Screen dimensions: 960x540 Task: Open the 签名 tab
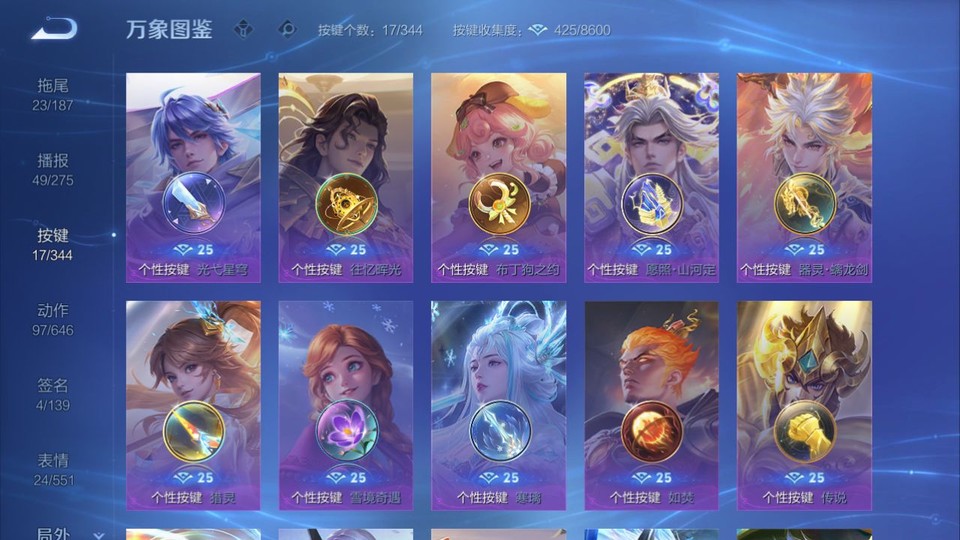click(53, 394)
